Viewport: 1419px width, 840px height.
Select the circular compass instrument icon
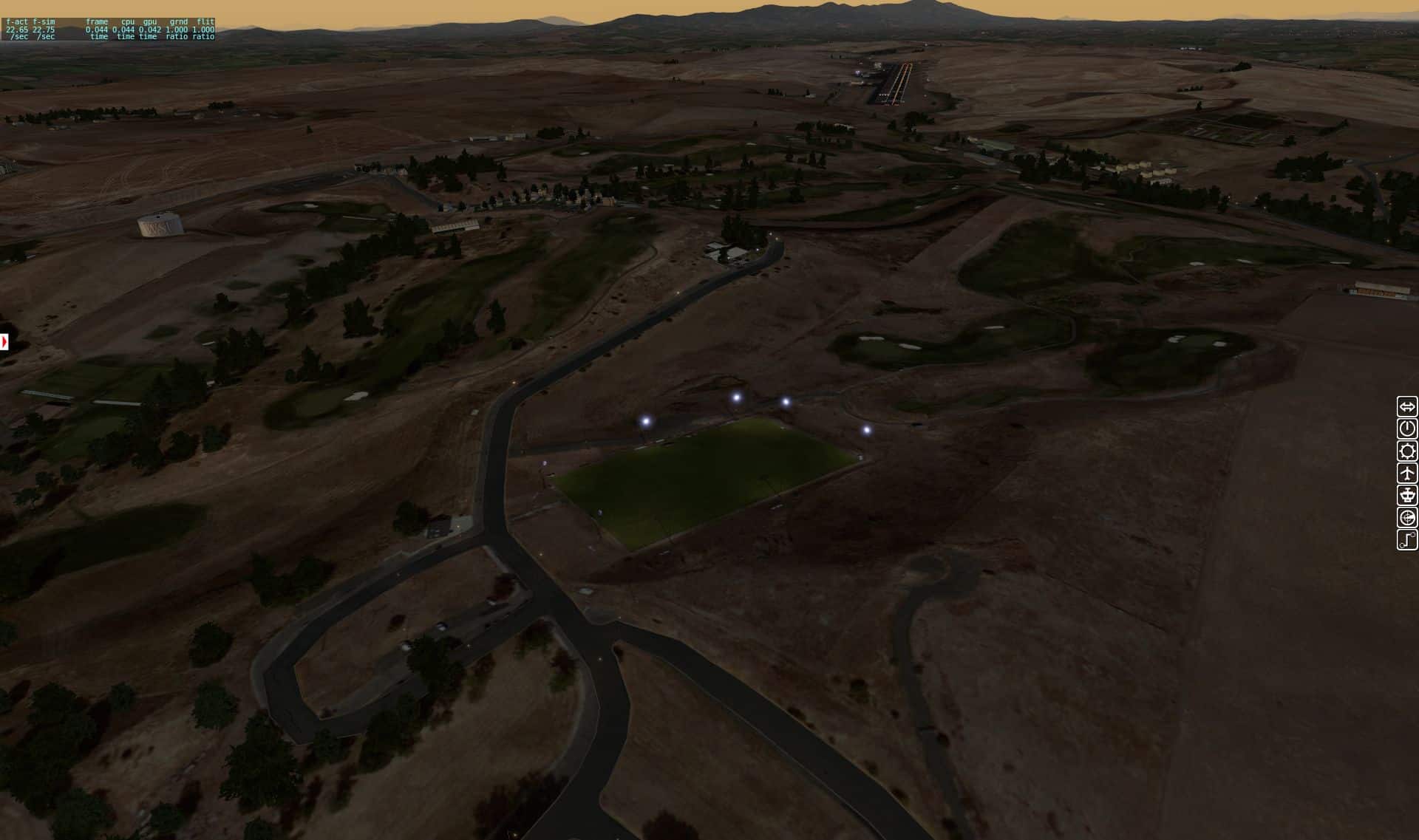[x=1407, y=517]
